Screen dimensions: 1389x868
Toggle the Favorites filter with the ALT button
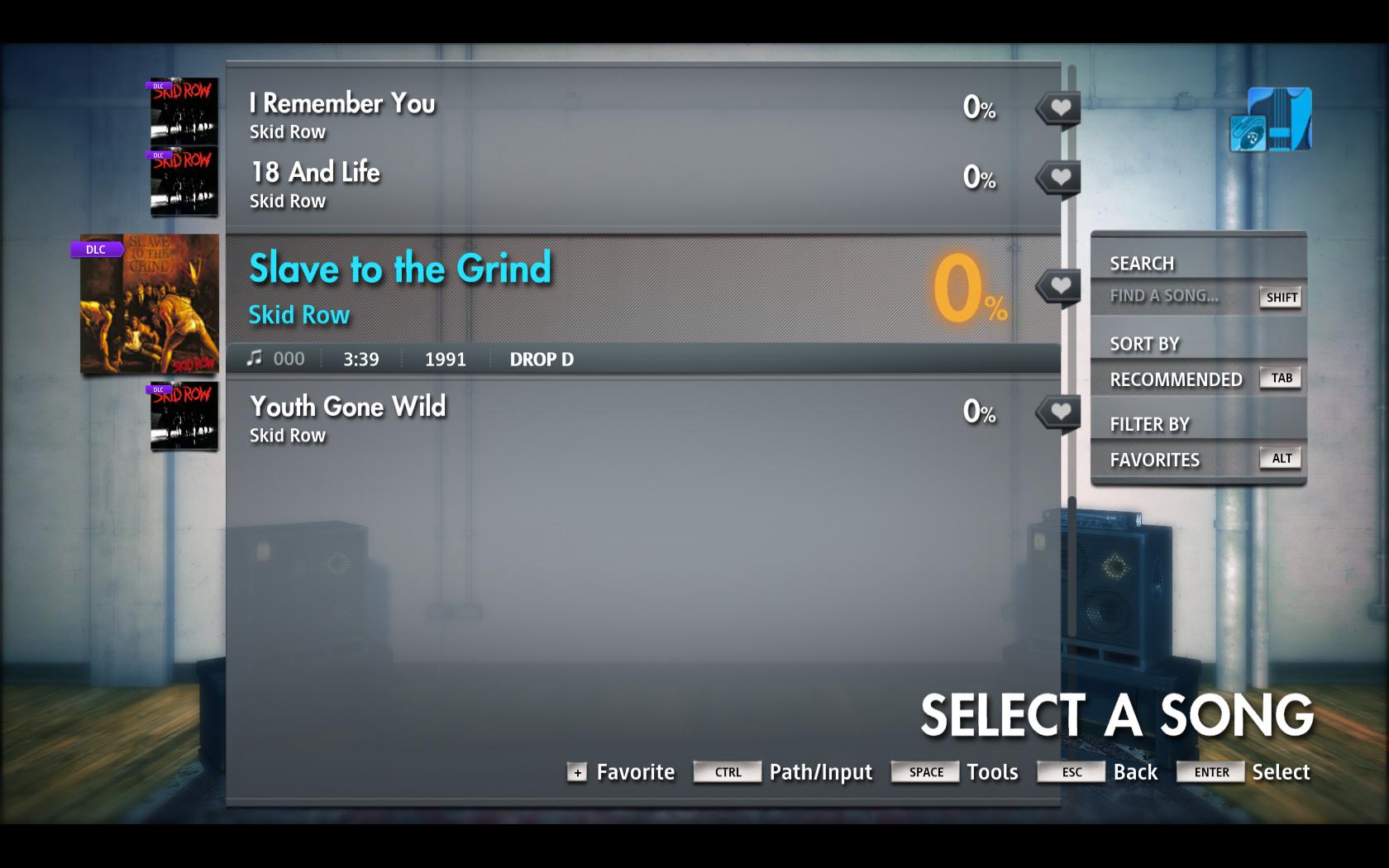pos(1280,458)
